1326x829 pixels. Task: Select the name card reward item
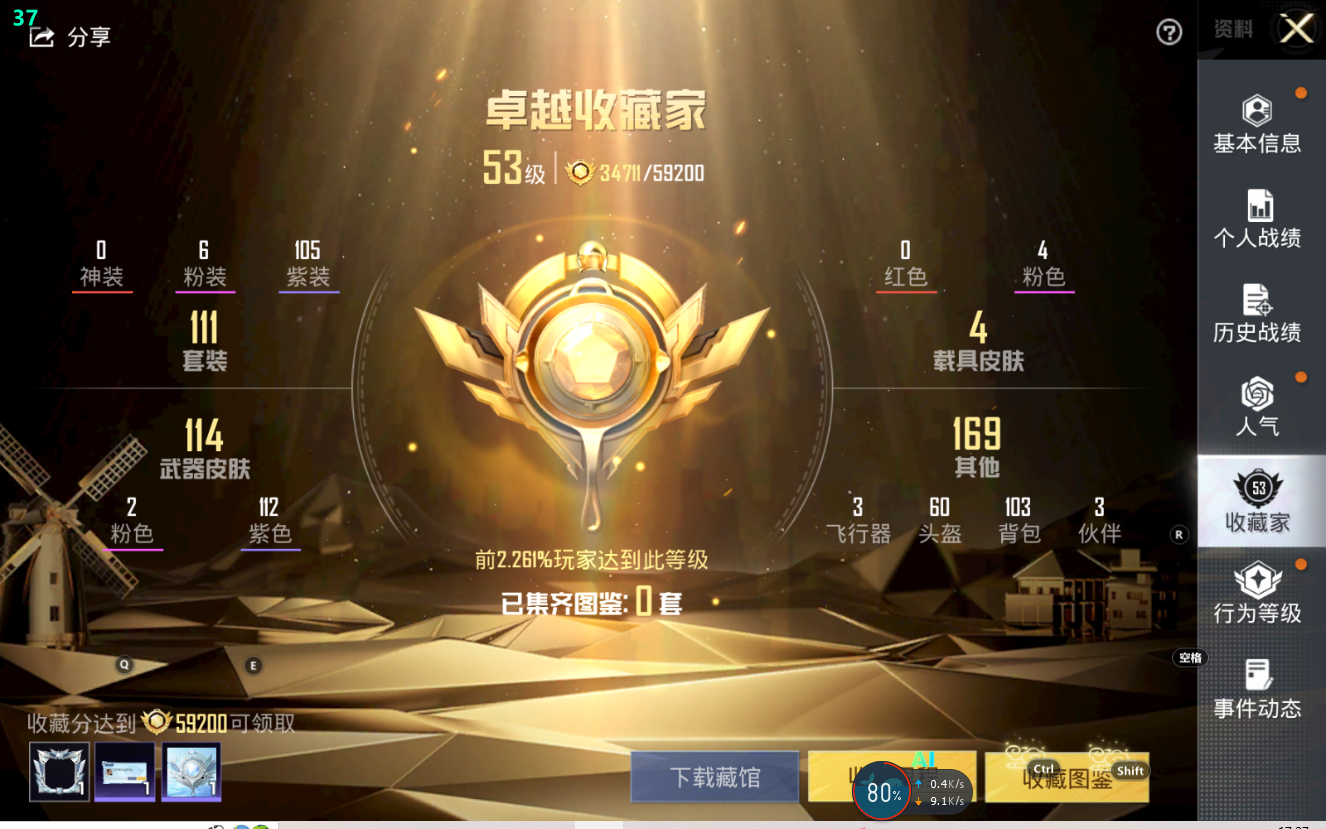pos(125,771)
